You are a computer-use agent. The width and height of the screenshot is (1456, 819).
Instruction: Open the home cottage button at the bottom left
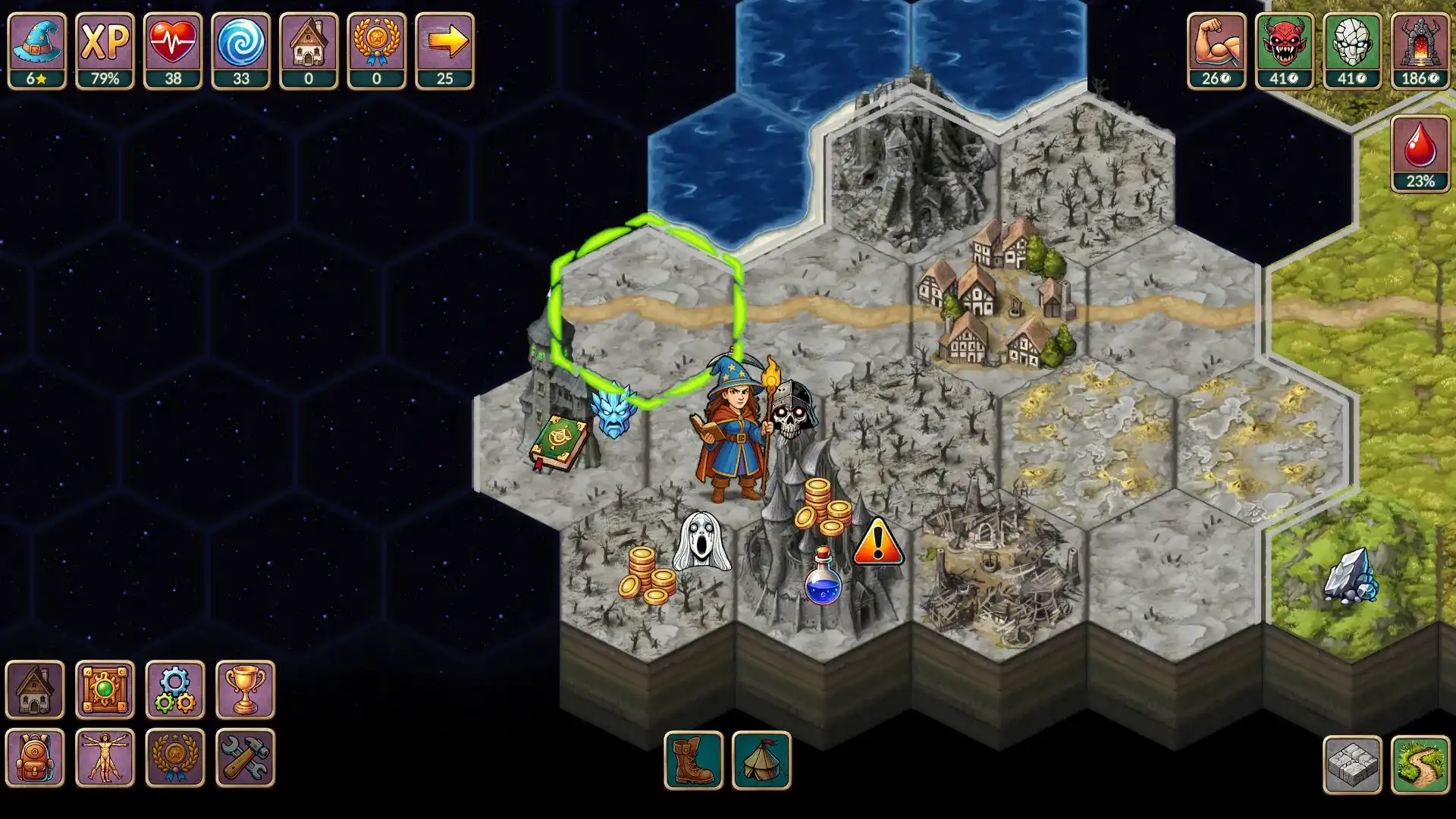click(x=35, y=689)
